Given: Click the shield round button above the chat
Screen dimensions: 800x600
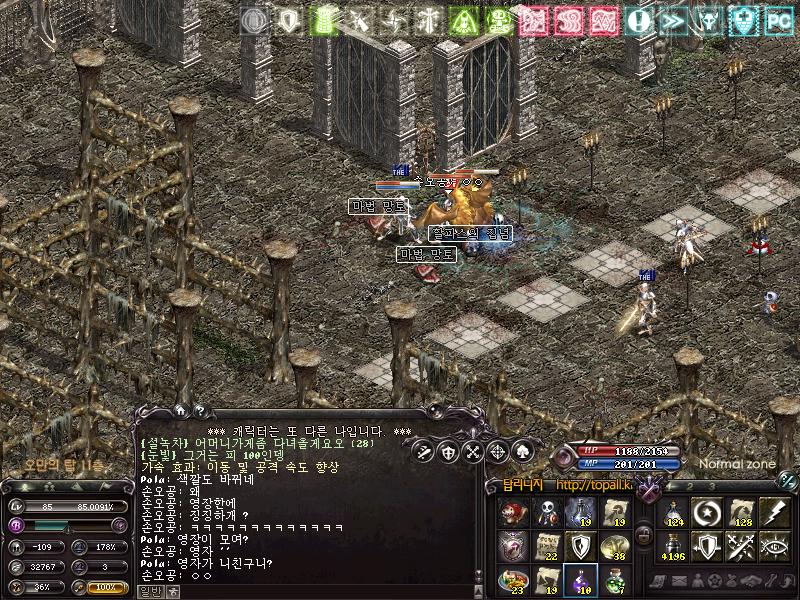Looking at the screenshot, I should 448,451.
